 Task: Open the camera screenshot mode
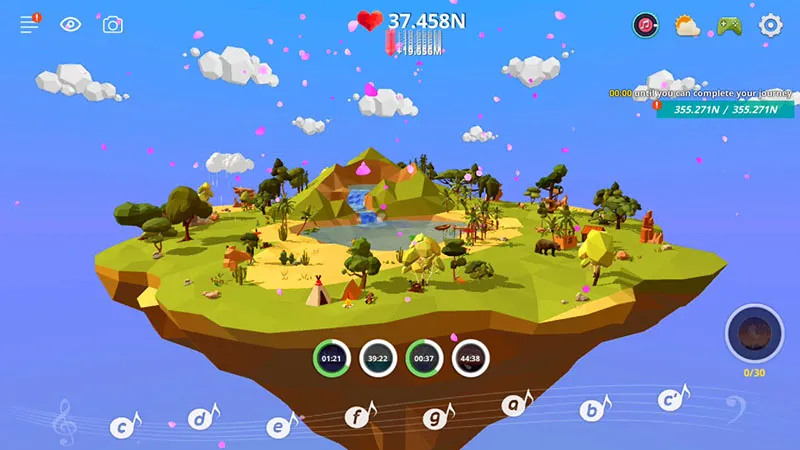click(x=113, y=25)
